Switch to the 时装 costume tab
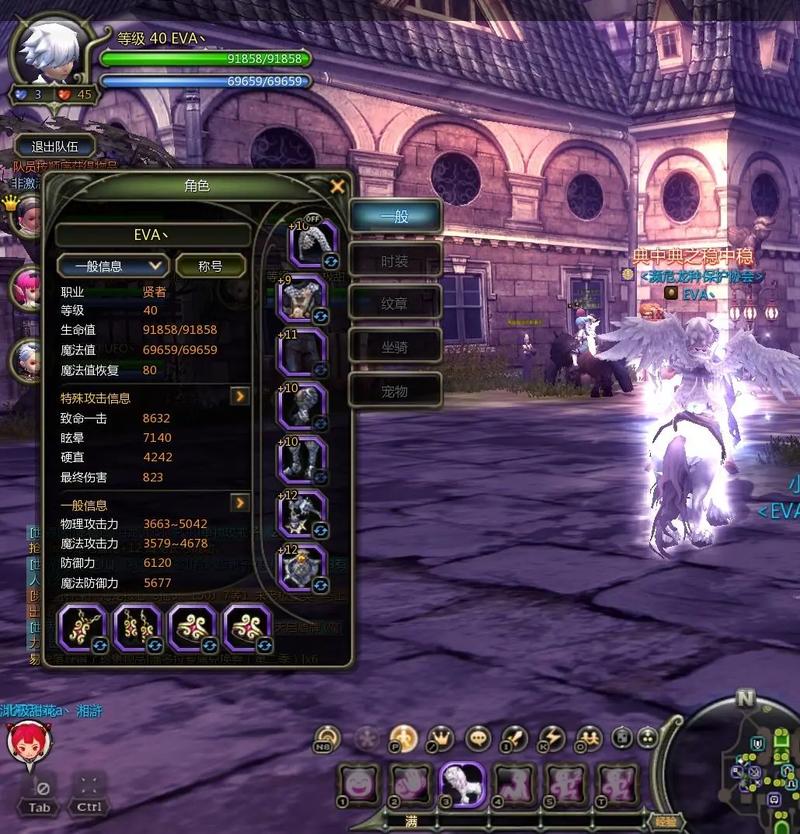Viewport: 800px width, 834px height. coord(395,260)
